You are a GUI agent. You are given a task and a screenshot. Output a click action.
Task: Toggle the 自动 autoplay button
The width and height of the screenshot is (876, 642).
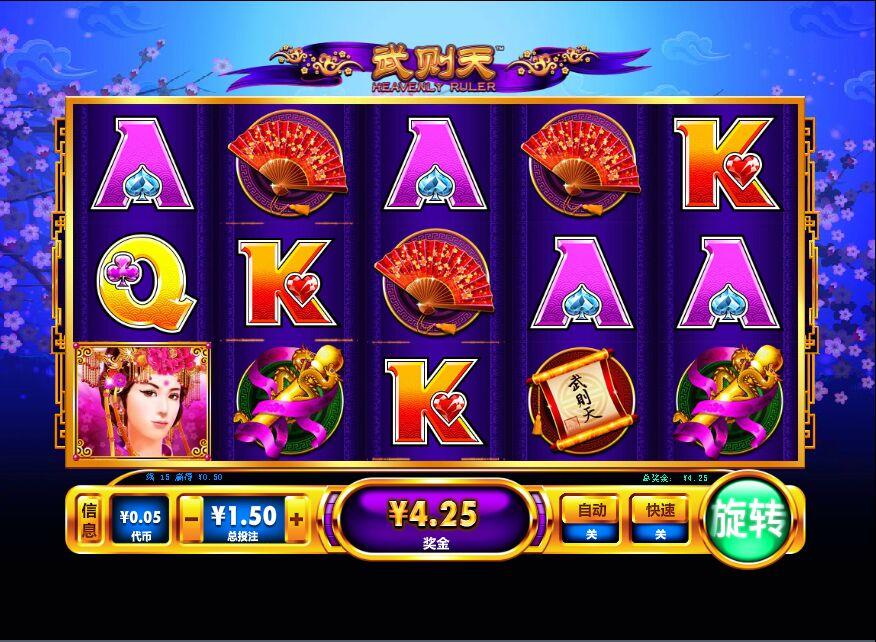coord(591,518)
